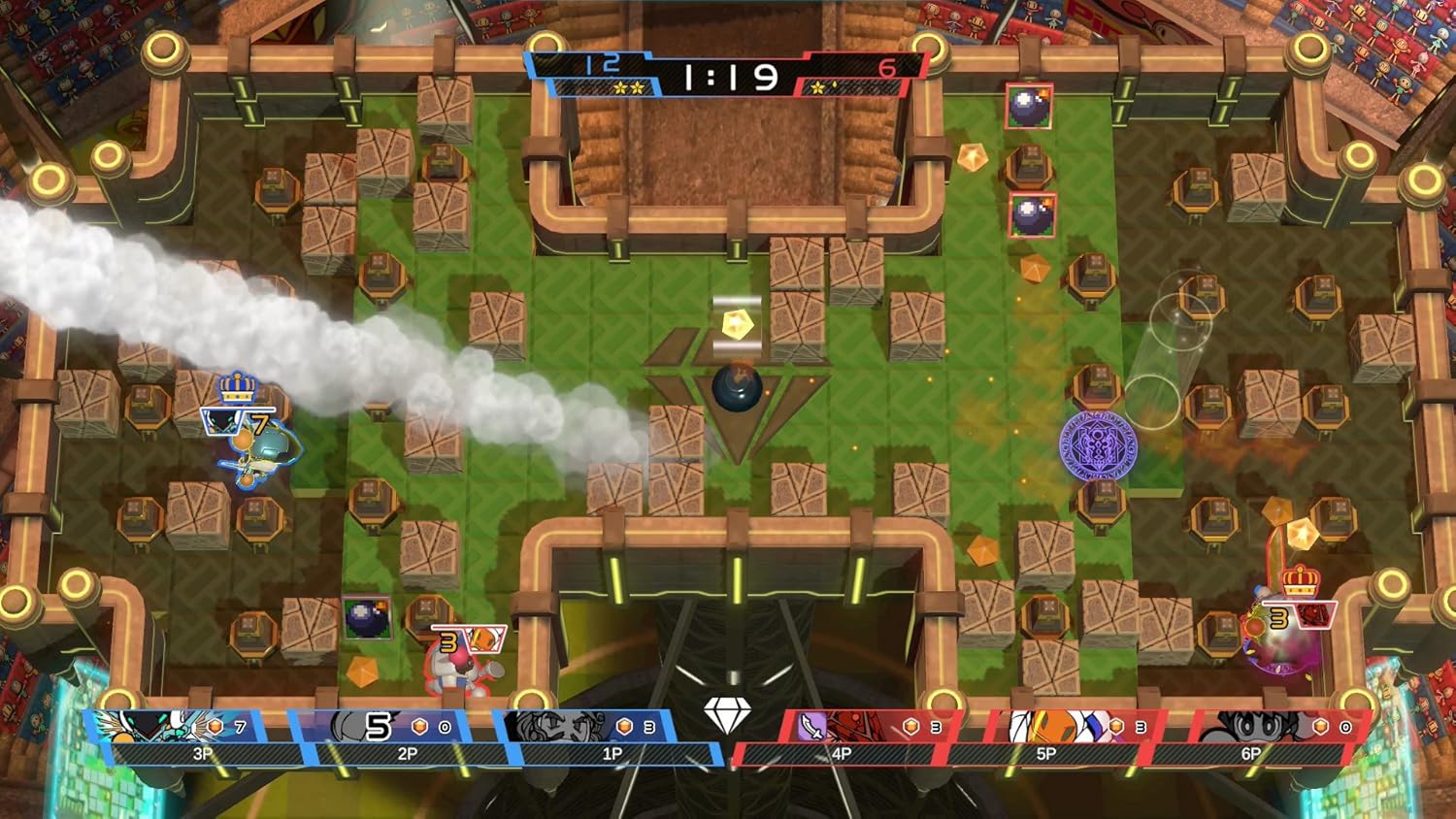Click the blue team double-star icon
This screenshot has width=1456, height=819.
[x=628, y=86]
